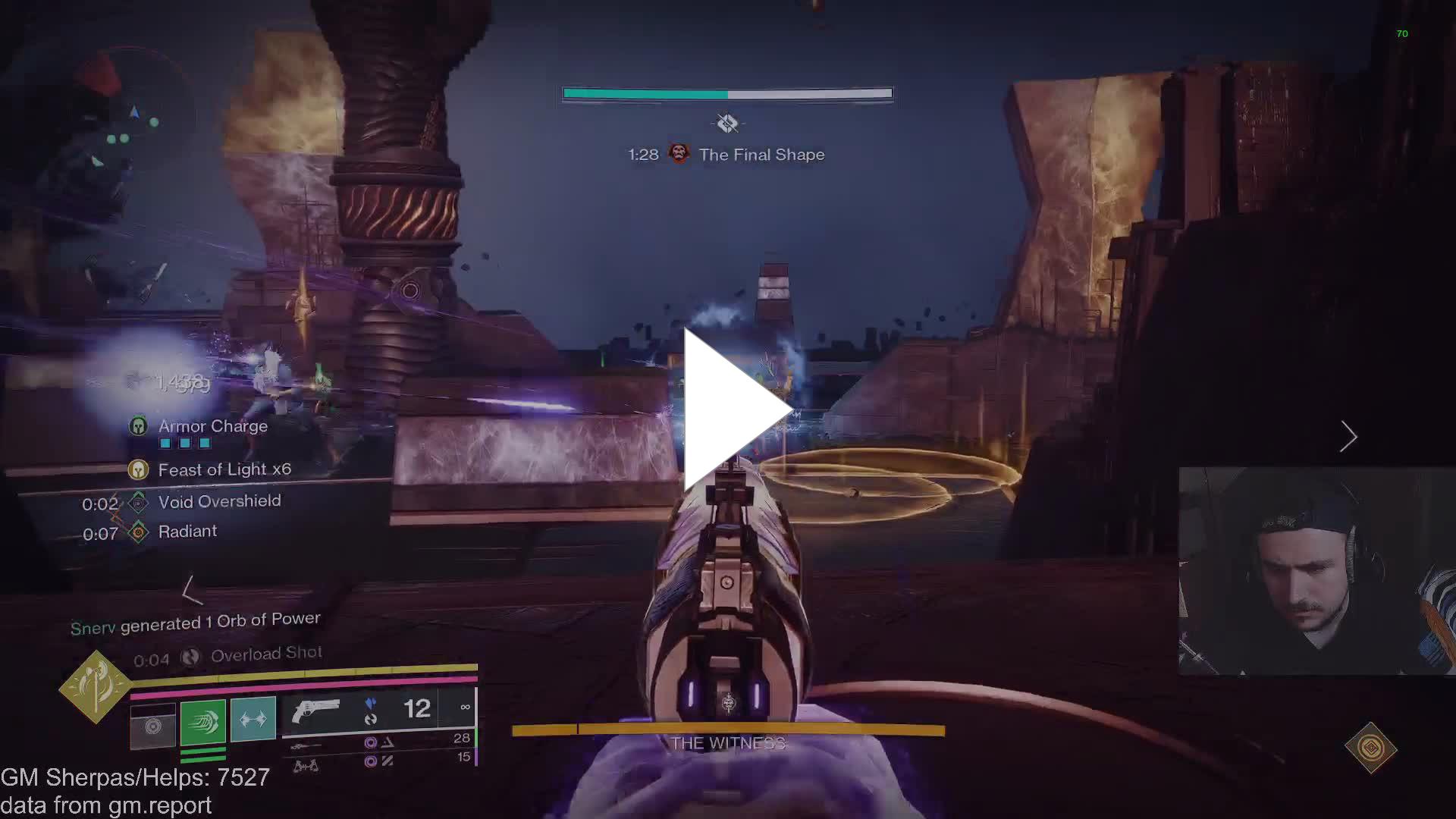Image resolution: width=1456 pixels, height=819 pixels.
Task: Select the Radiant buff icon
Action: pos(138,532)
